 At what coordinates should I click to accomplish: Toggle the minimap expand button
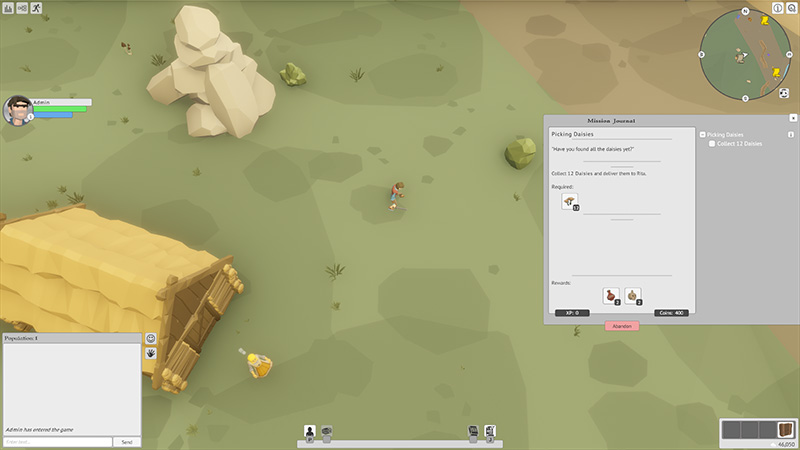pos(784,93)
